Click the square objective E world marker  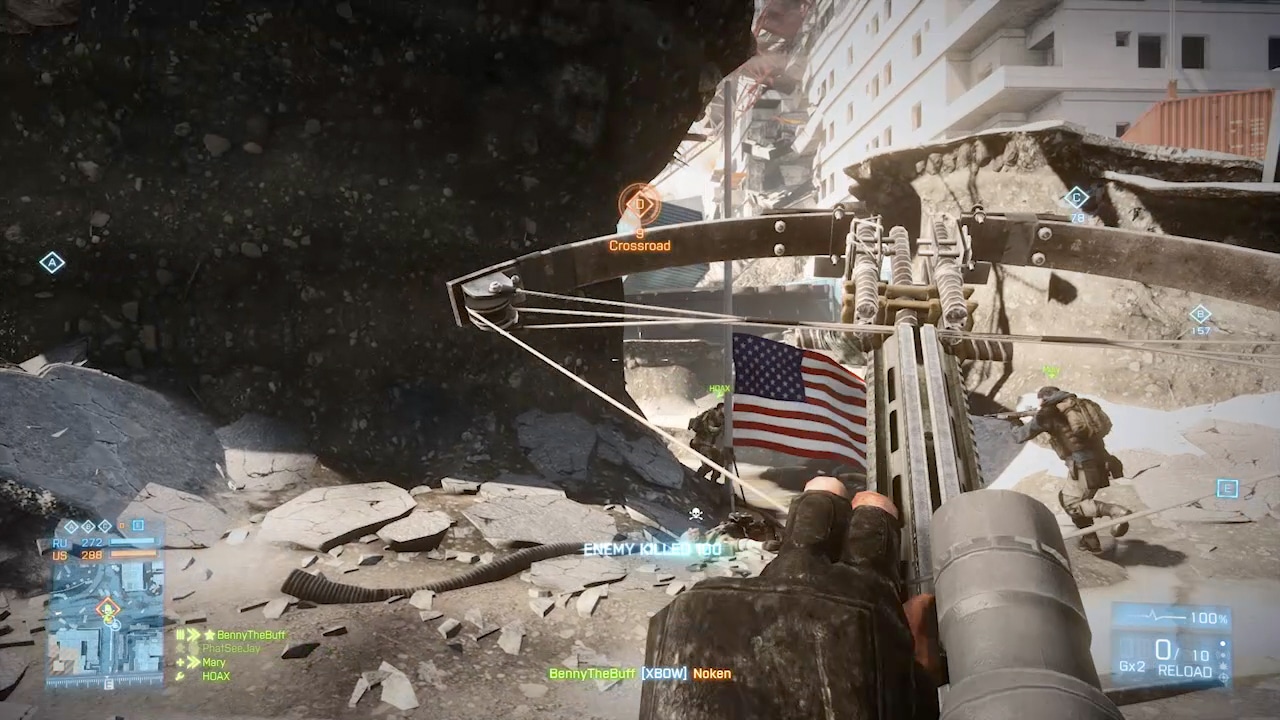click(1227, 488)
